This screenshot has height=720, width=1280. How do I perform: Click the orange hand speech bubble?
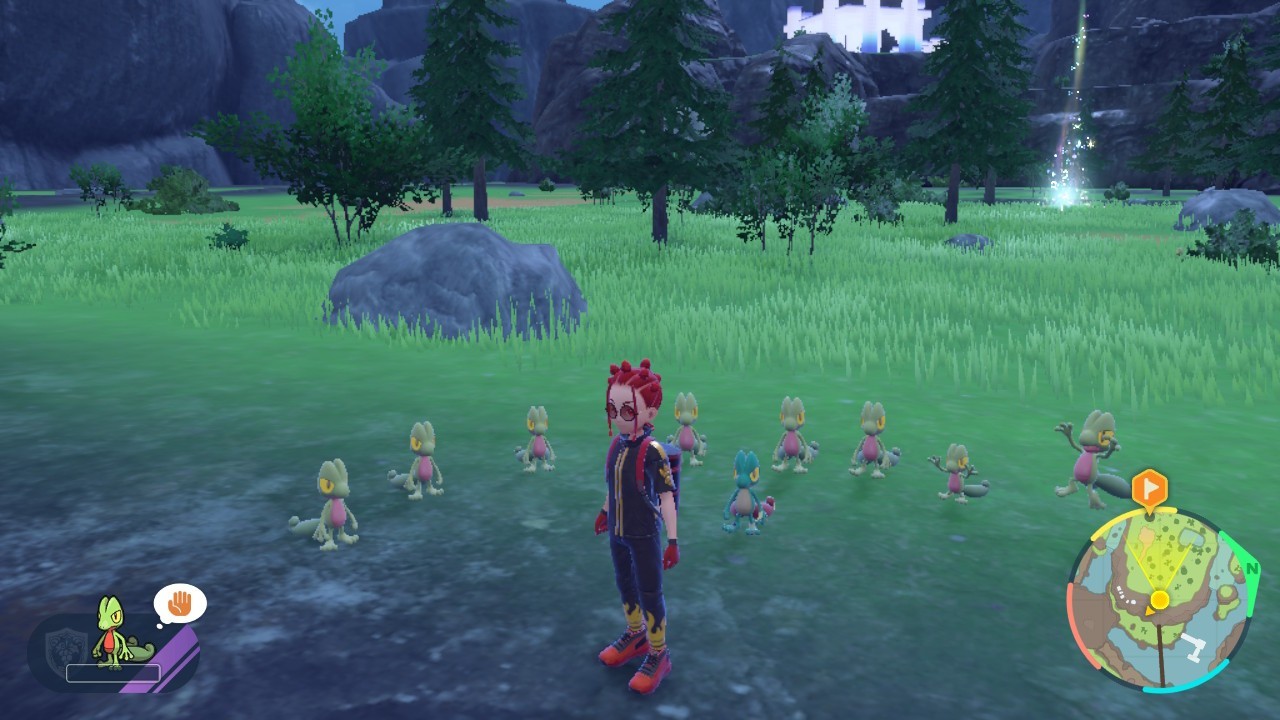(x=180, y=604)
